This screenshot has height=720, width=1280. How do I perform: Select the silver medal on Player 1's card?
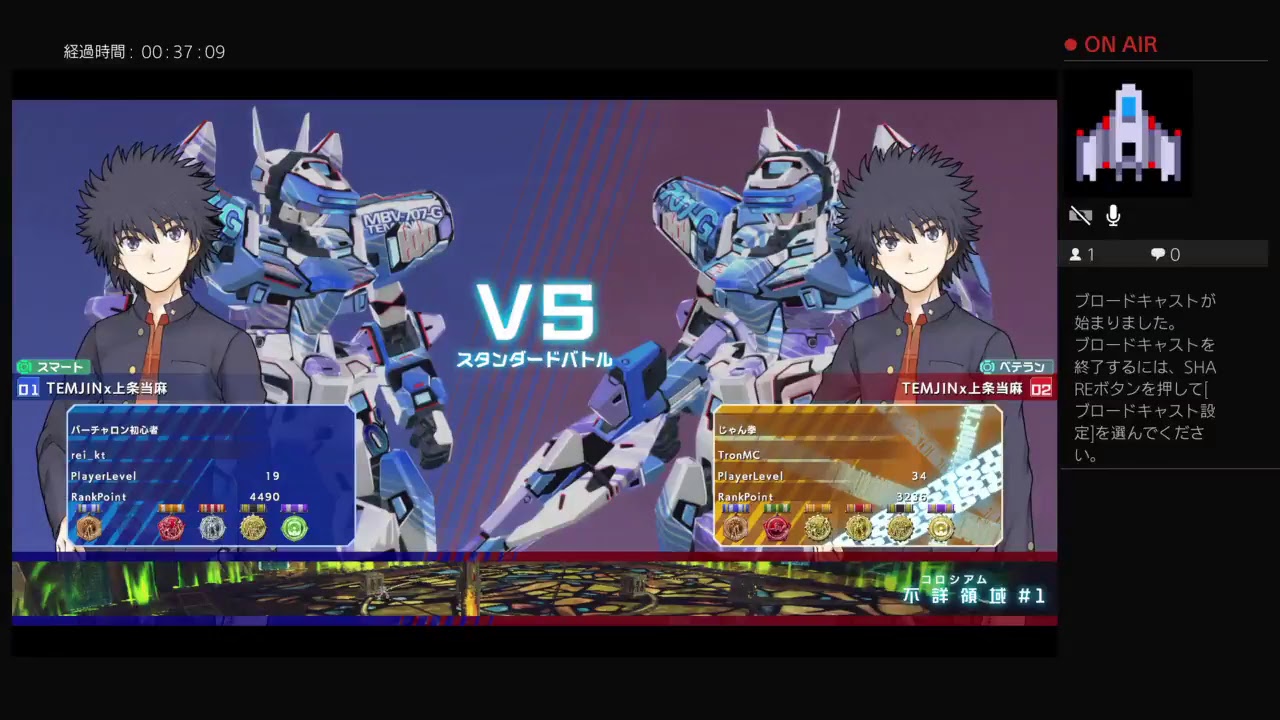coord(213,528)
